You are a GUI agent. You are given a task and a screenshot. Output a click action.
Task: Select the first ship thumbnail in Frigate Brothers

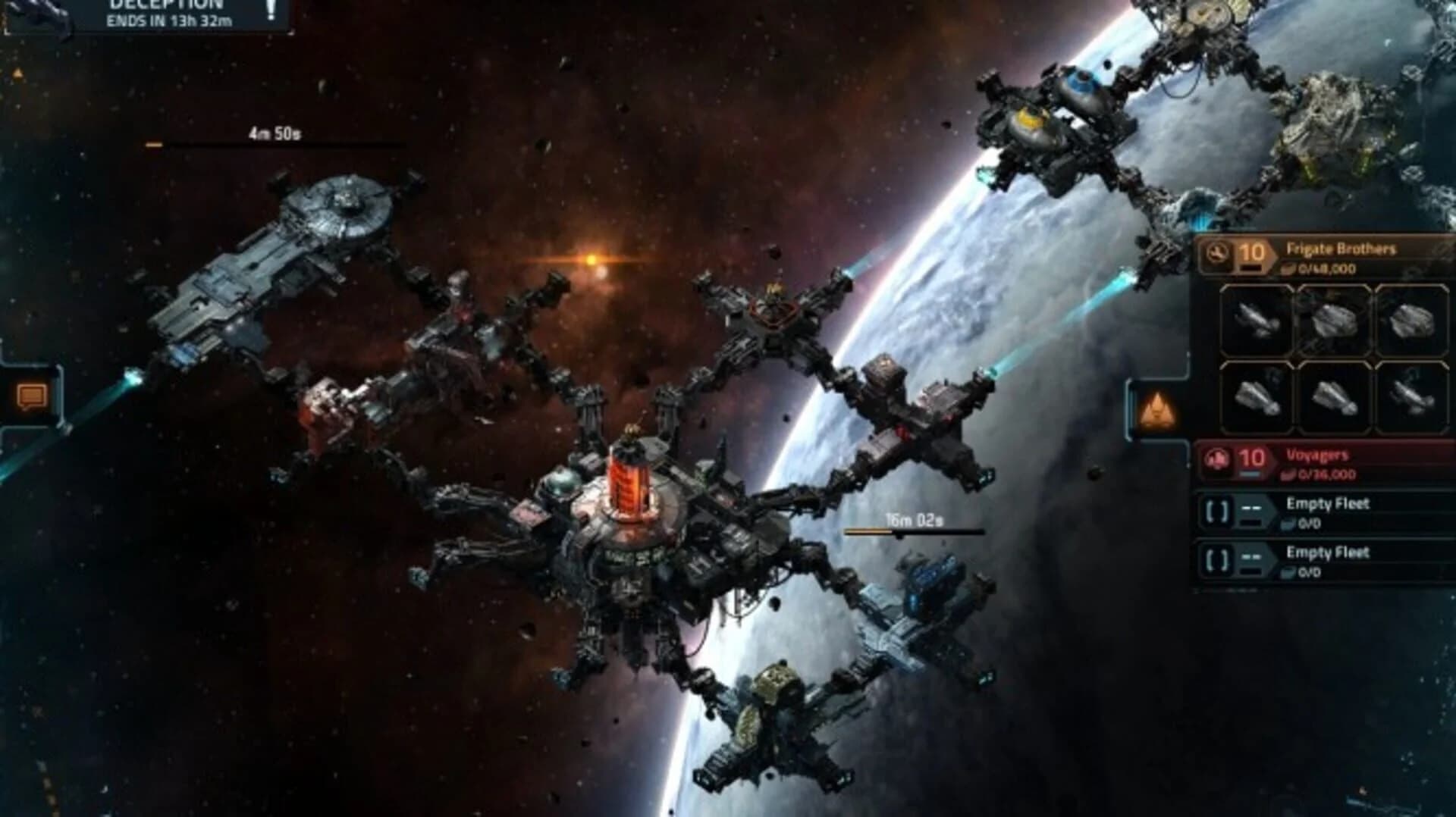tap(1255, 318)
